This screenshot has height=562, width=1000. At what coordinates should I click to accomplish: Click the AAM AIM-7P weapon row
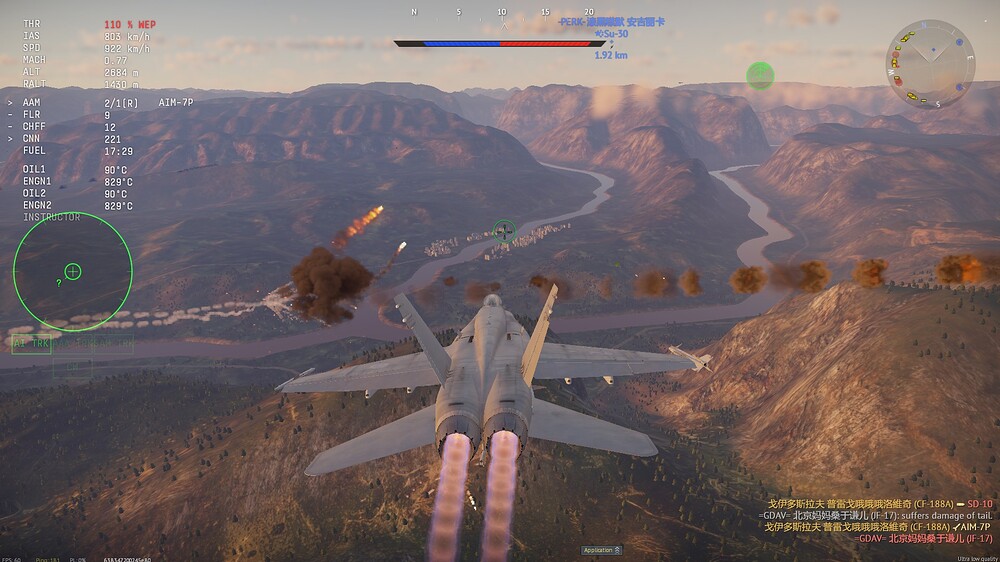click(100, 102)
